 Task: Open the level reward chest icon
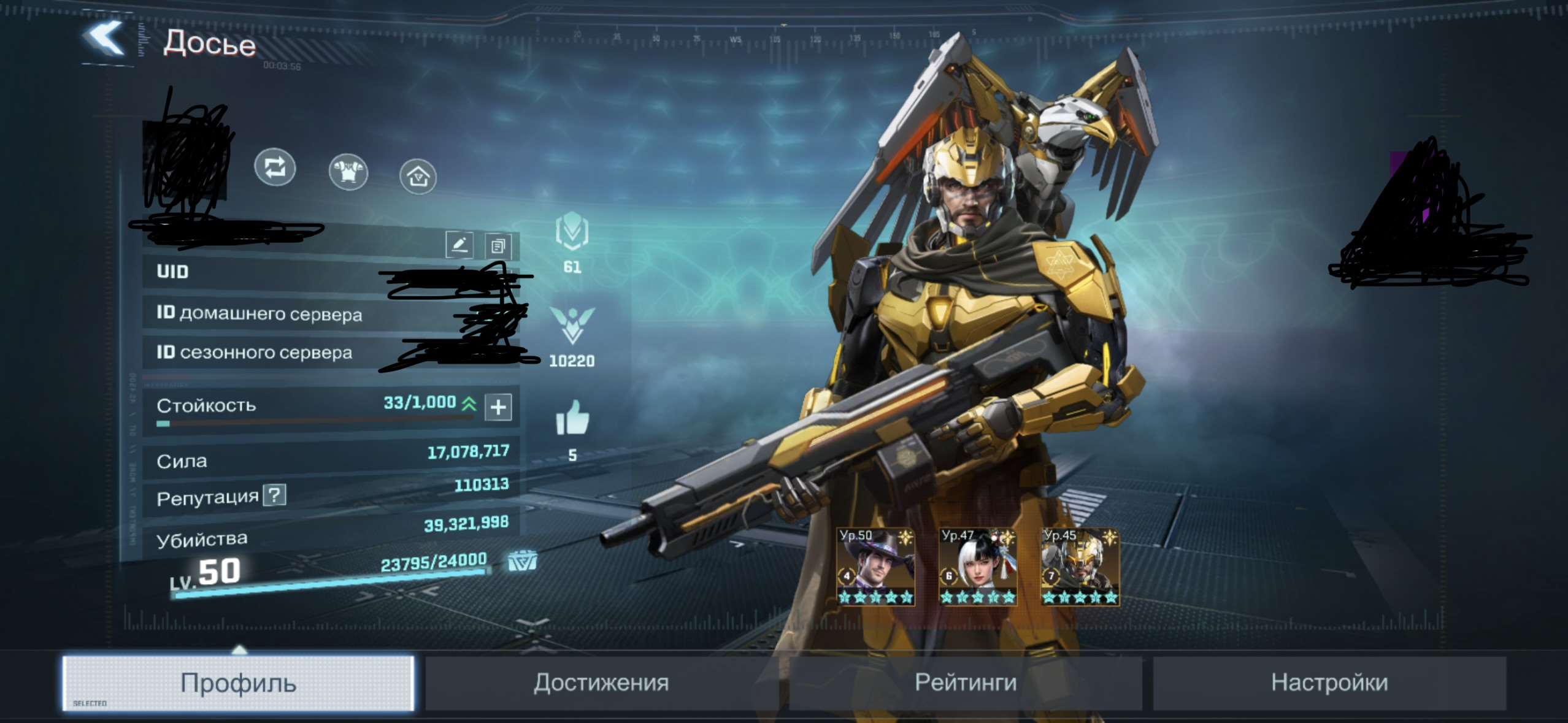point(522,560)
